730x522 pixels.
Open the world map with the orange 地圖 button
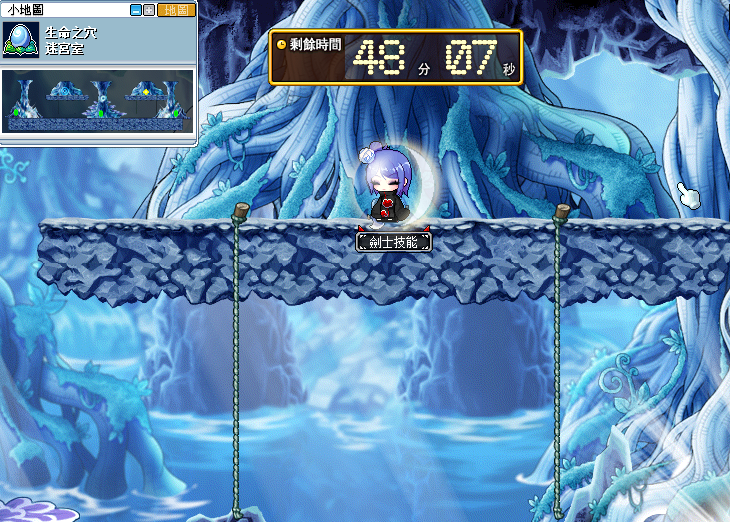[x=175, y=9]
